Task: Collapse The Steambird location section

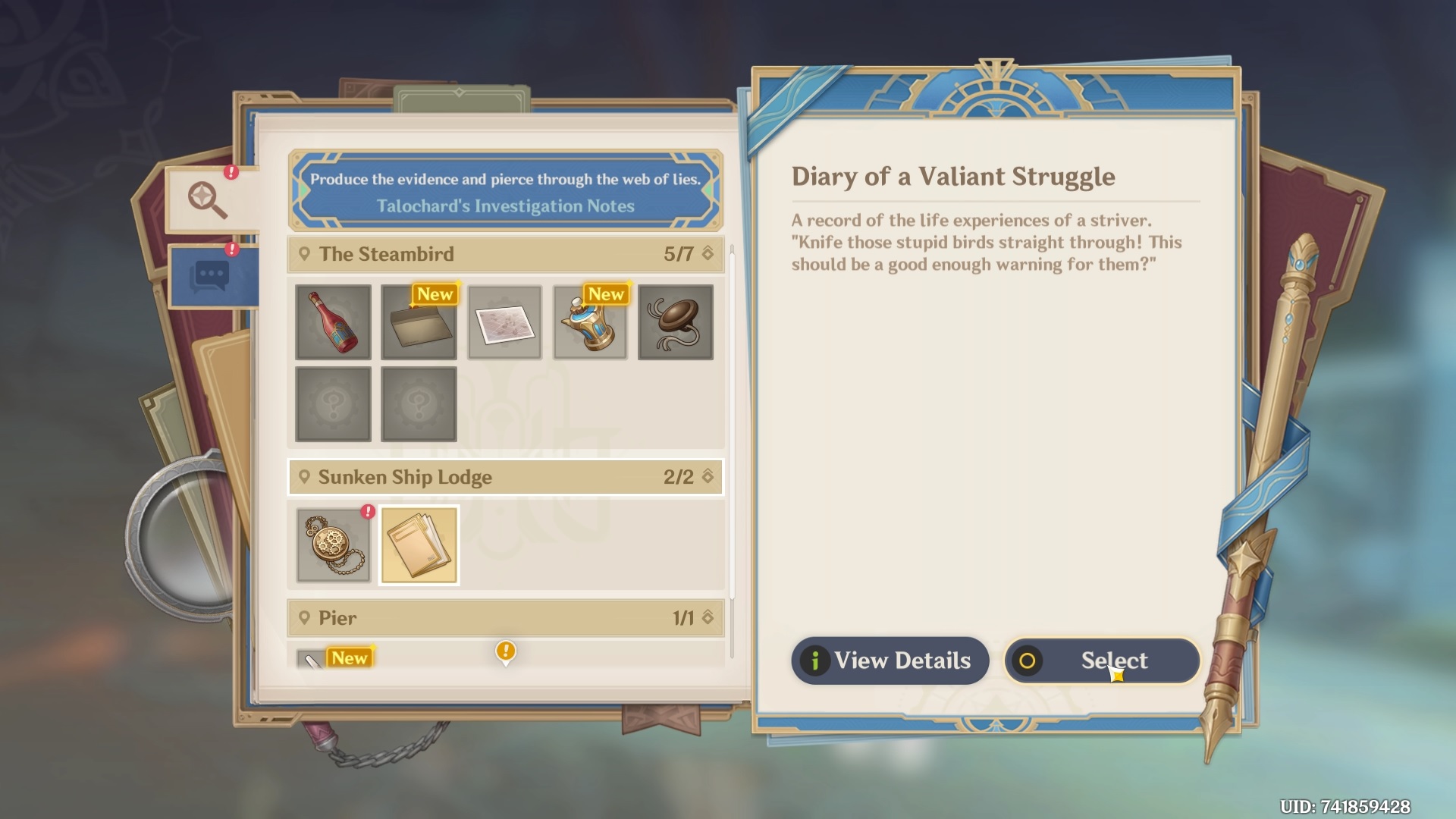Action: pyautogui.click(x=708, y=253)
